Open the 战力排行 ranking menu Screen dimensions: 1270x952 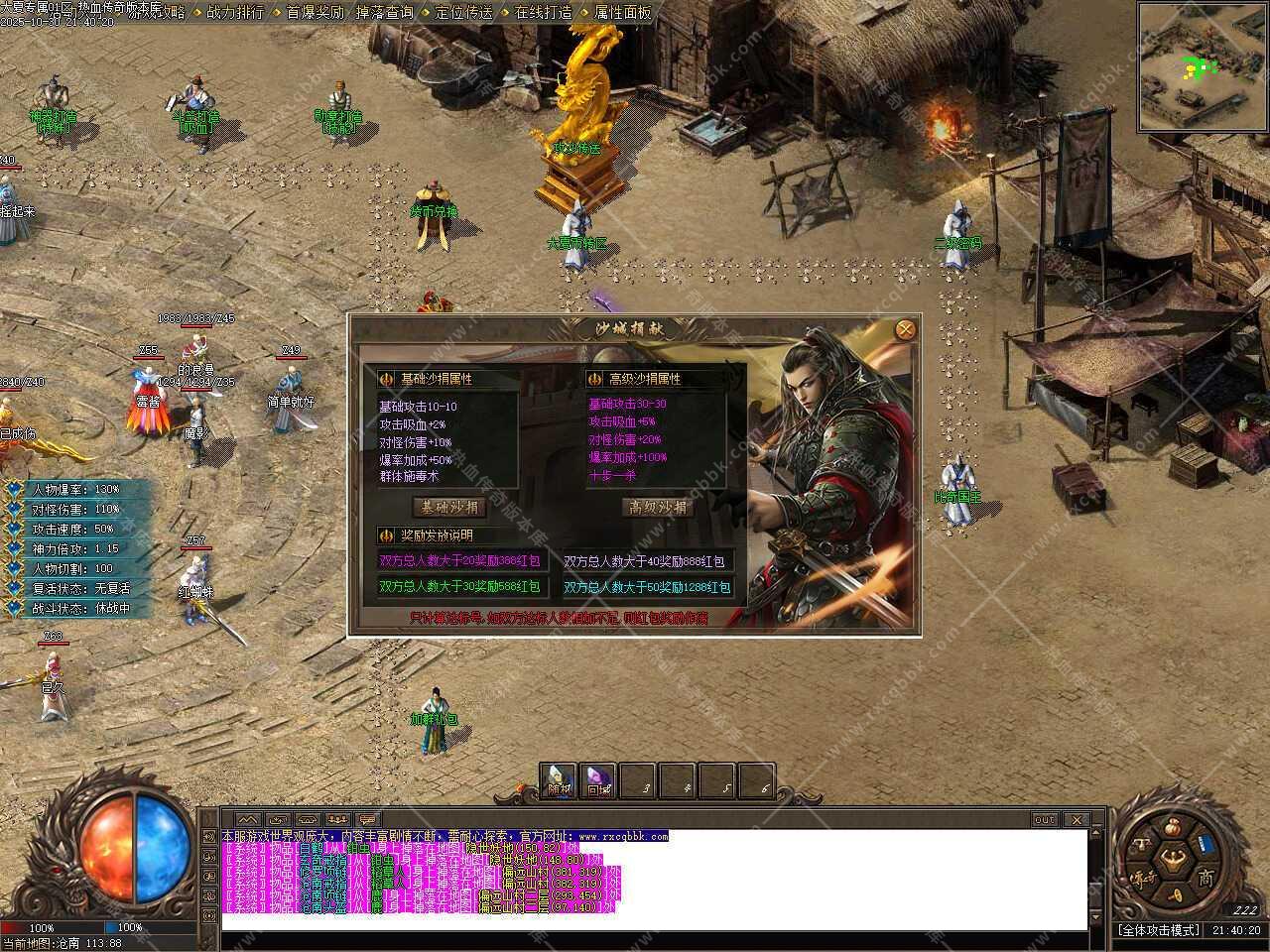point(235,13)
